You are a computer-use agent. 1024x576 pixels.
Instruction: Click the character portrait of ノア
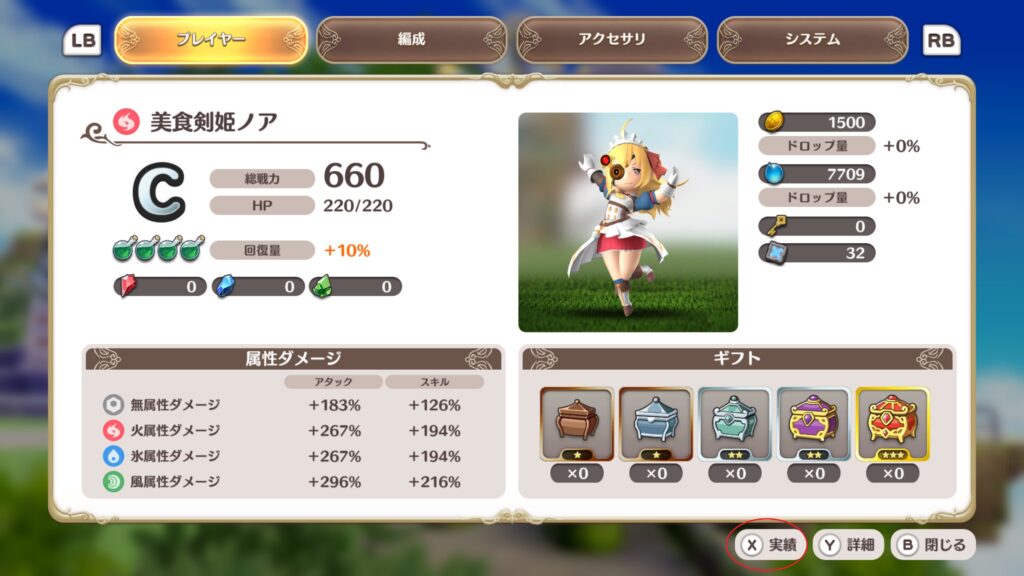628,222
